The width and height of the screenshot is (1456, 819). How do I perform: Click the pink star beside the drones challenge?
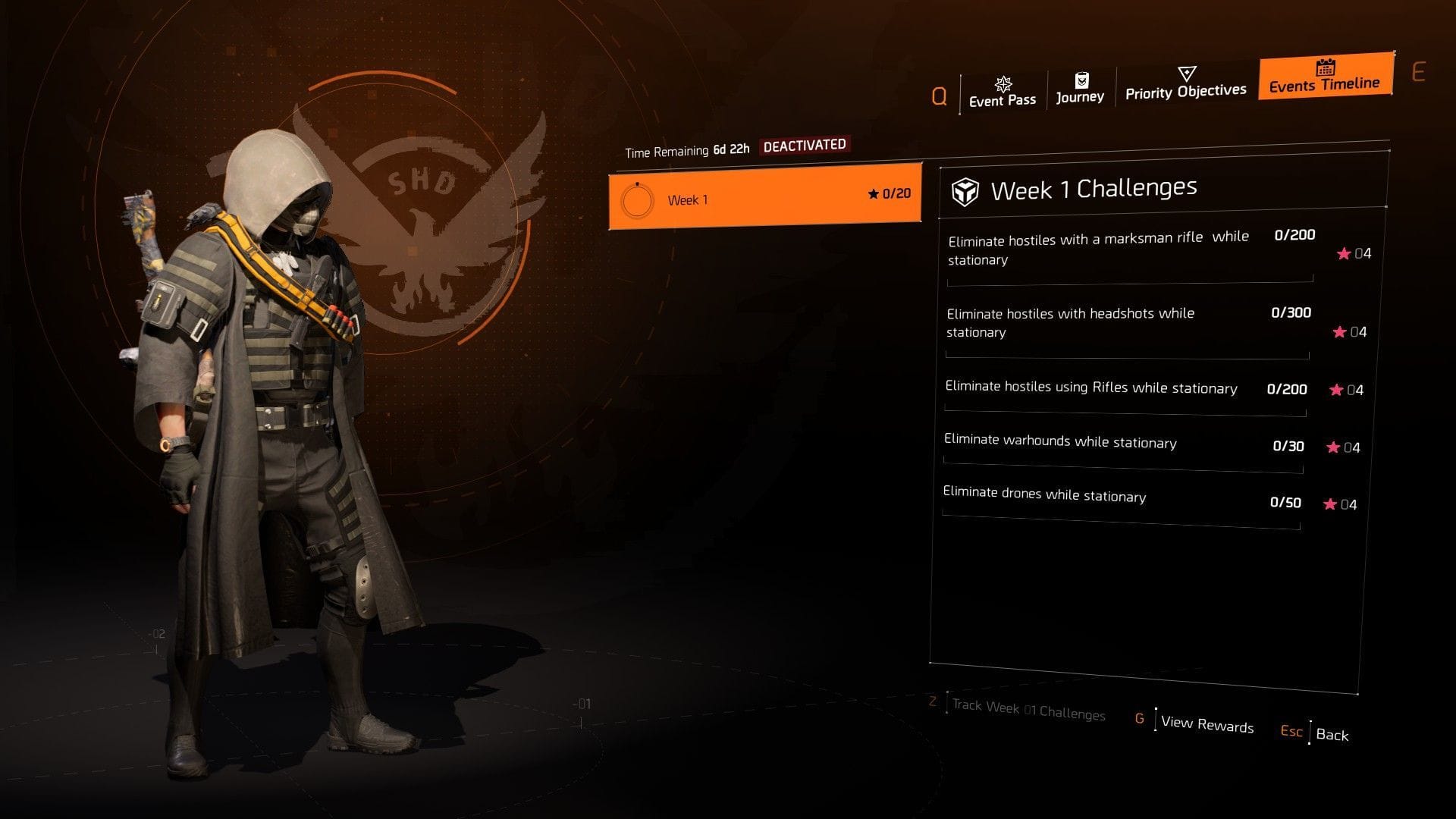1332,504
